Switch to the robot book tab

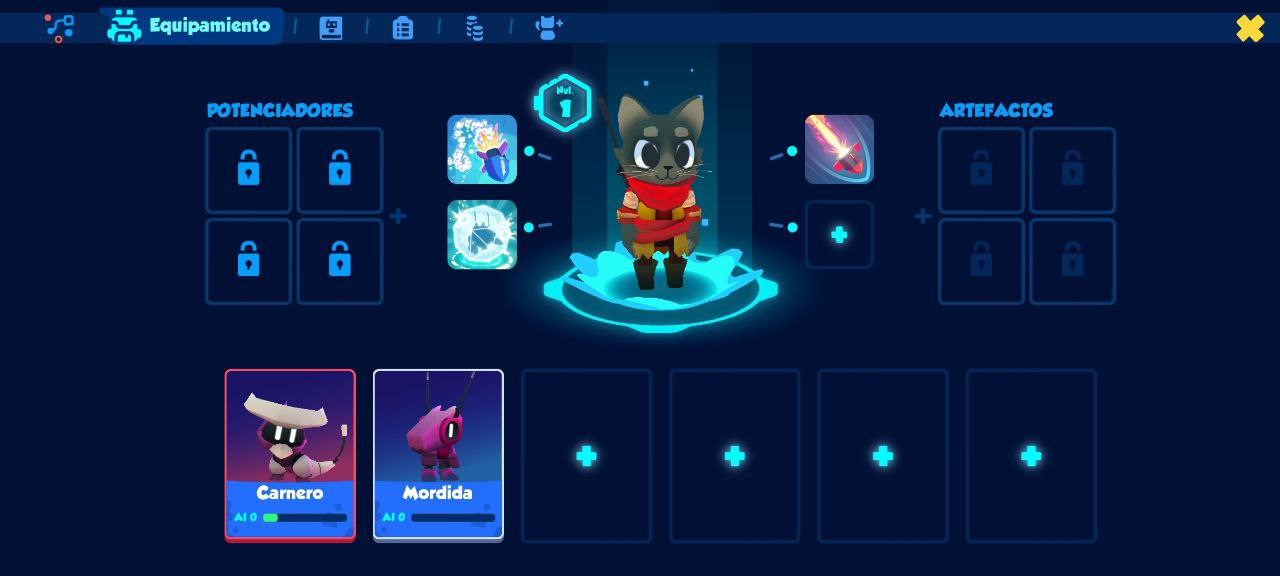coord(331,28)
